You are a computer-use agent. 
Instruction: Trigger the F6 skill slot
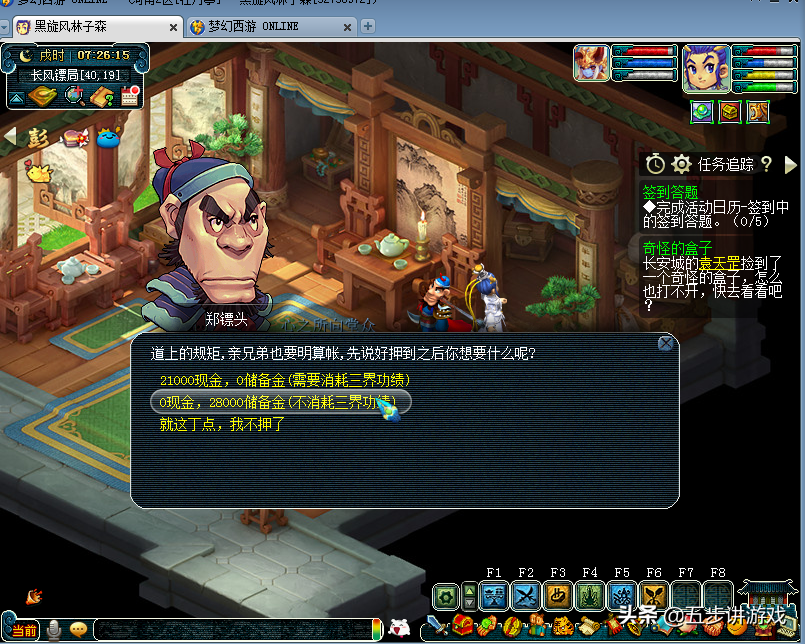pyautogui.click(x=654, y=597)
